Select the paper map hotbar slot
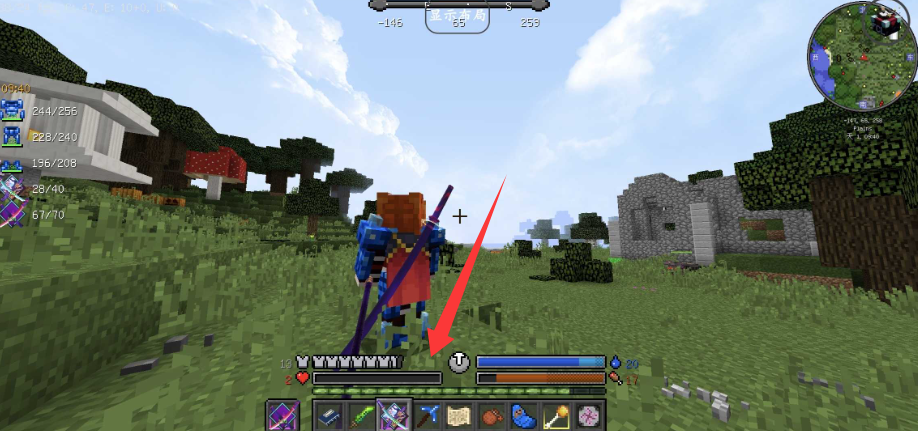The image size is (918, 431). click(460, 415)
